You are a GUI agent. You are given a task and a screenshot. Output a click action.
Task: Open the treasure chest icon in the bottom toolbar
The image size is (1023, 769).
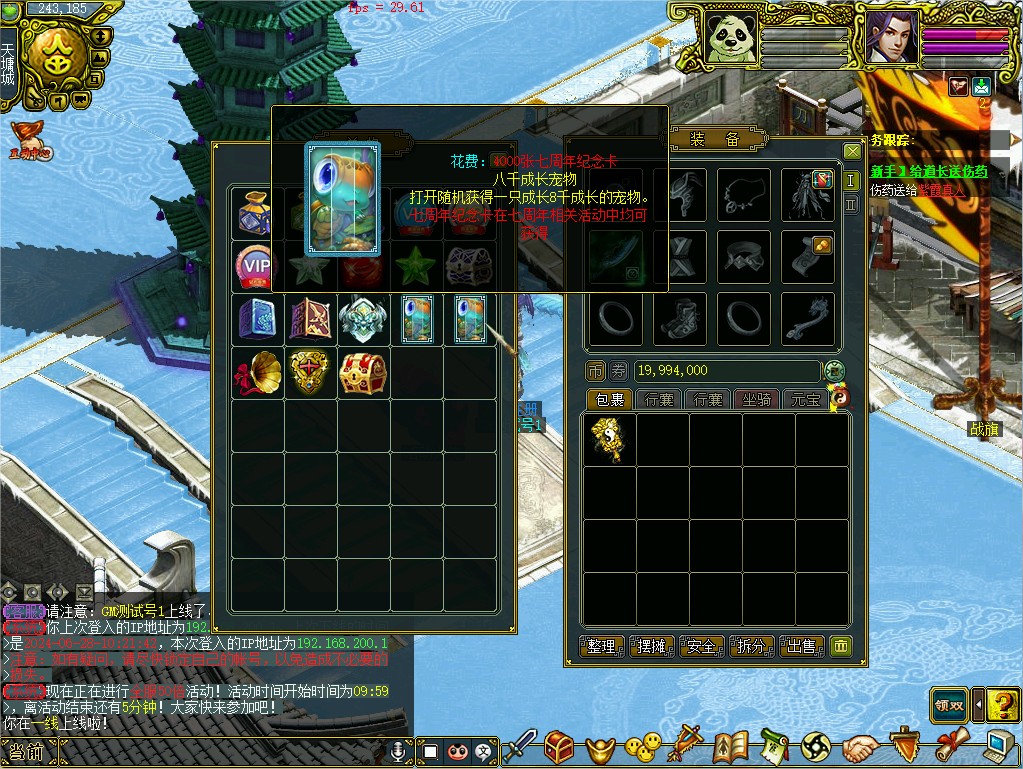559,746
